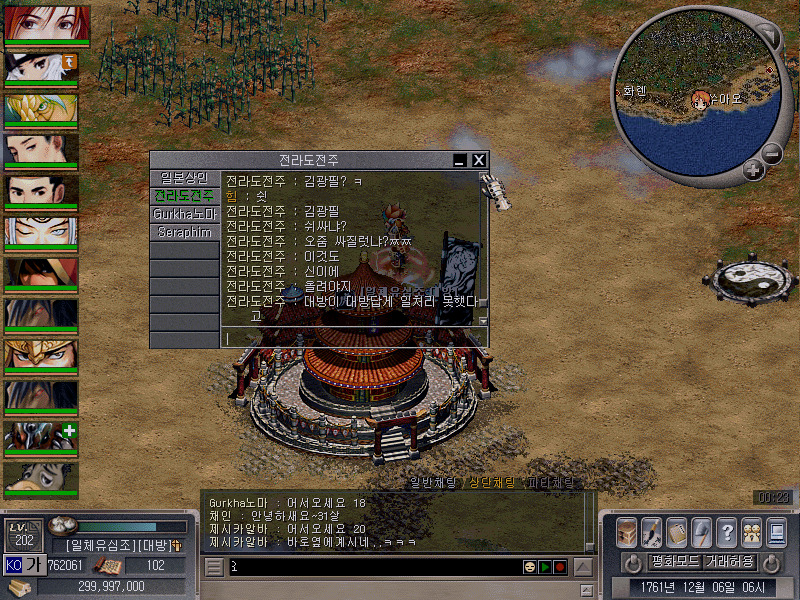Select the Seraphim whisper tab
This screenshot has height=600, width=800.
[184, 232]
